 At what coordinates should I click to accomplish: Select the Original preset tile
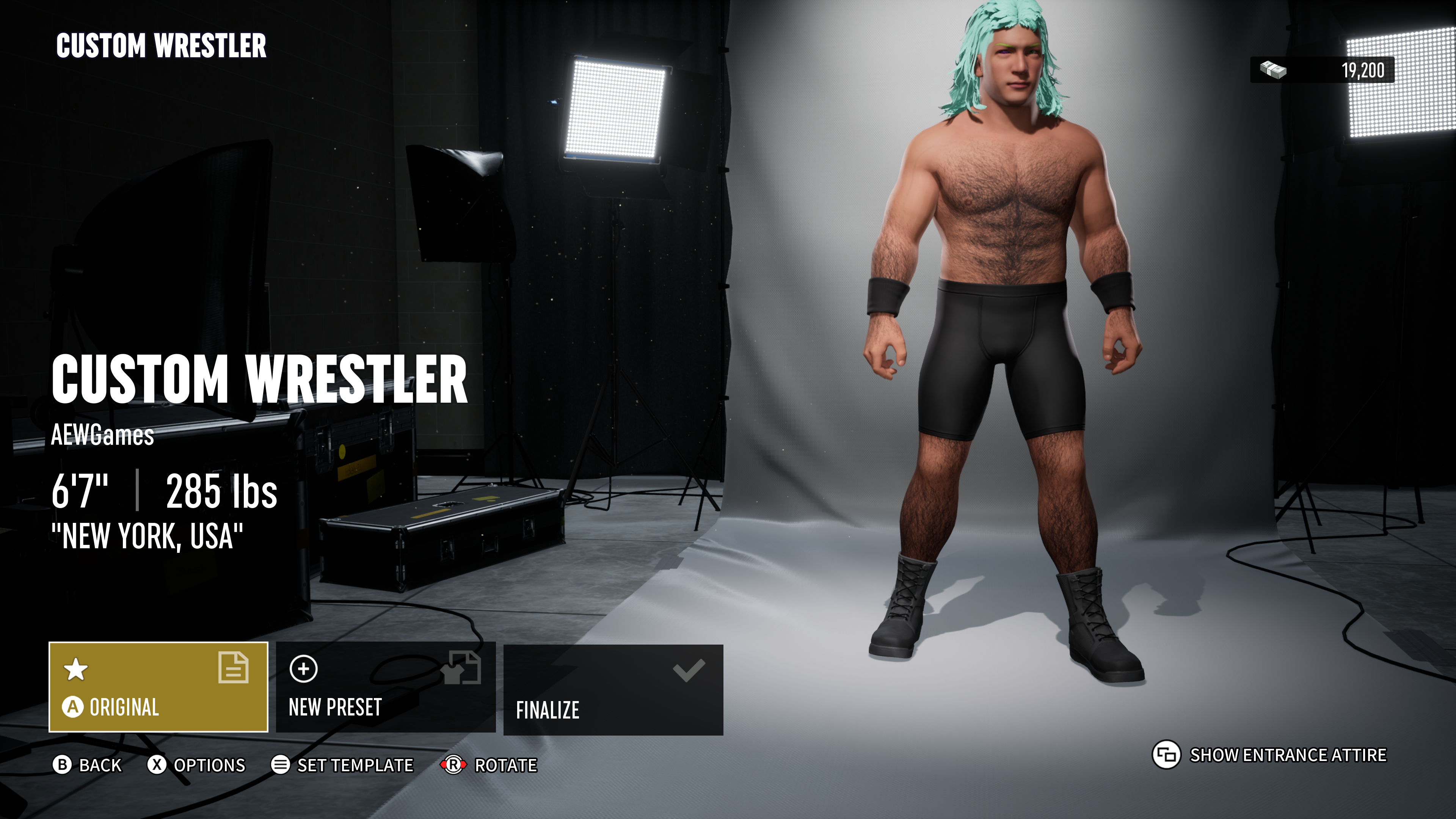(x=158, y=687)
